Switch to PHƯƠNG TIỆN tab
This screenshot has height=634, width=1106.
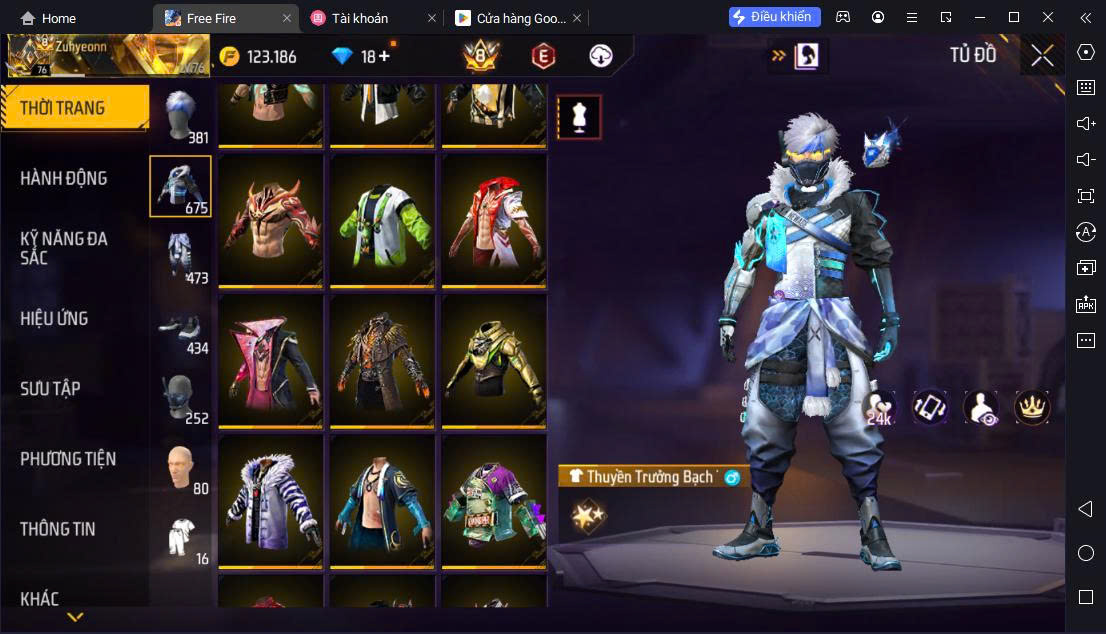(68, 459)
